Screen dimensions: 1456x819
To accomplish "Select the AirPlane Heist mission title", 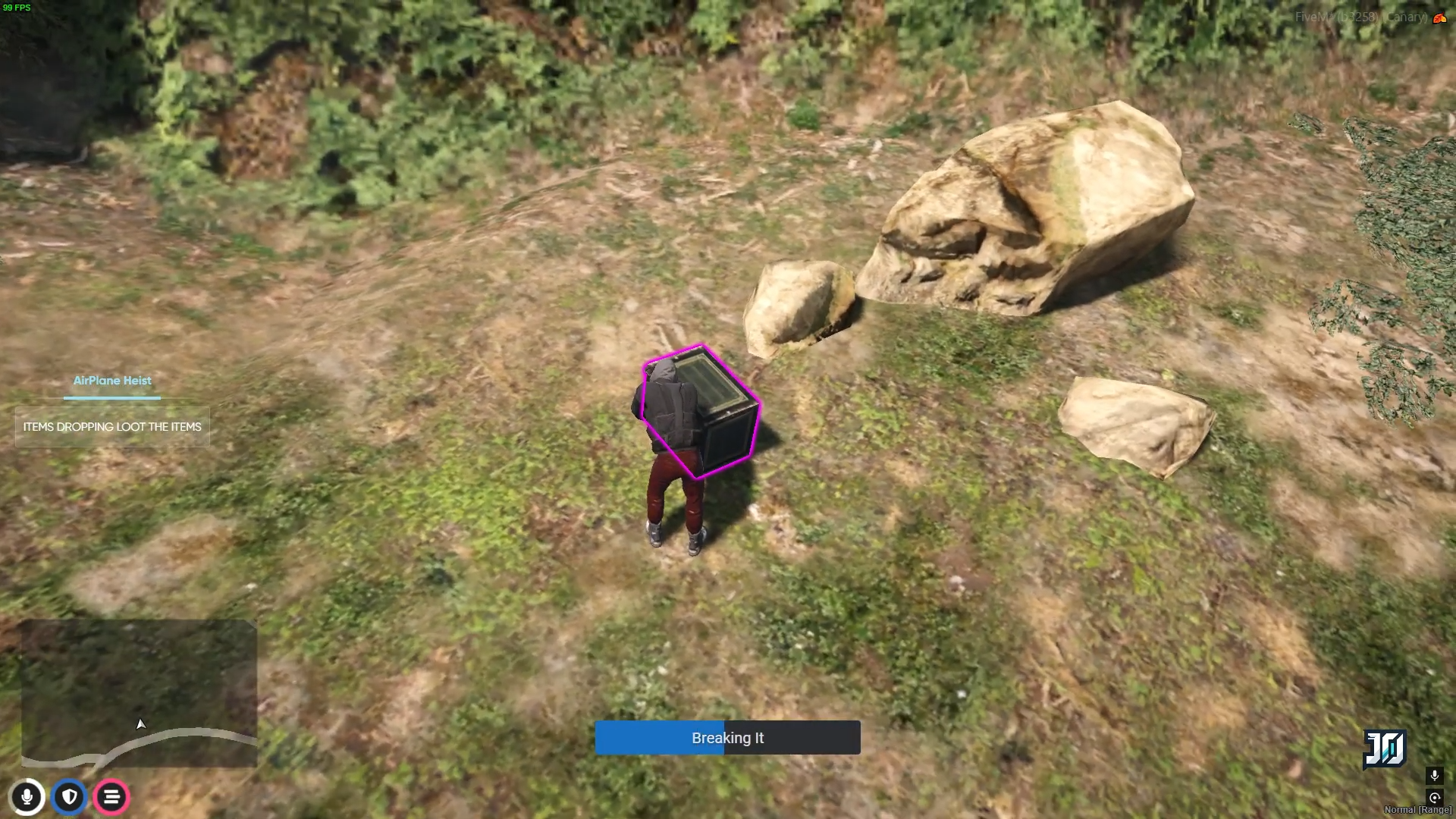I will (x=112, y=381).
